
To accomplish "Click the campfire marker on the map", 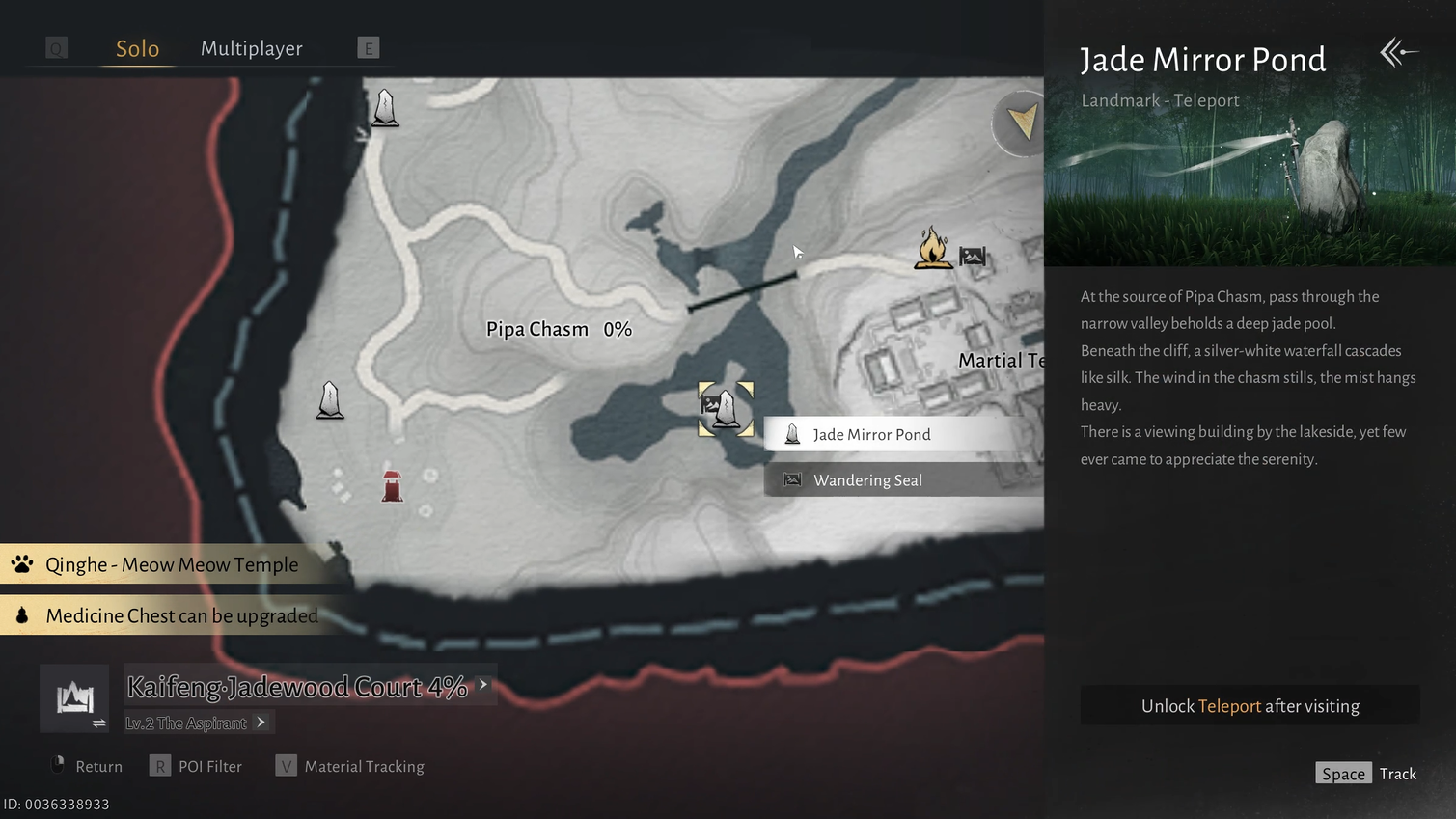I will (932, 249).
